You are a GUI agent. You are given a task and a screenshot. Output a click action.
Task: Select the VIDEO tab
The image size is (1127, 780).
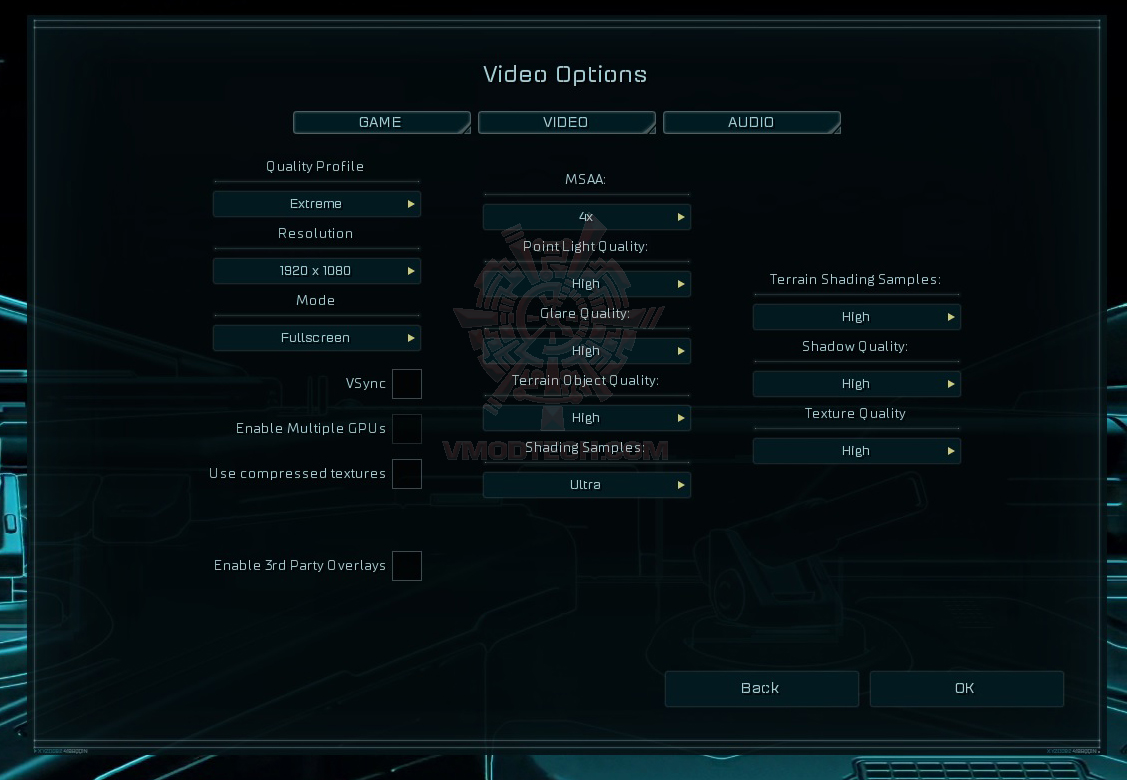pos(566,122)
